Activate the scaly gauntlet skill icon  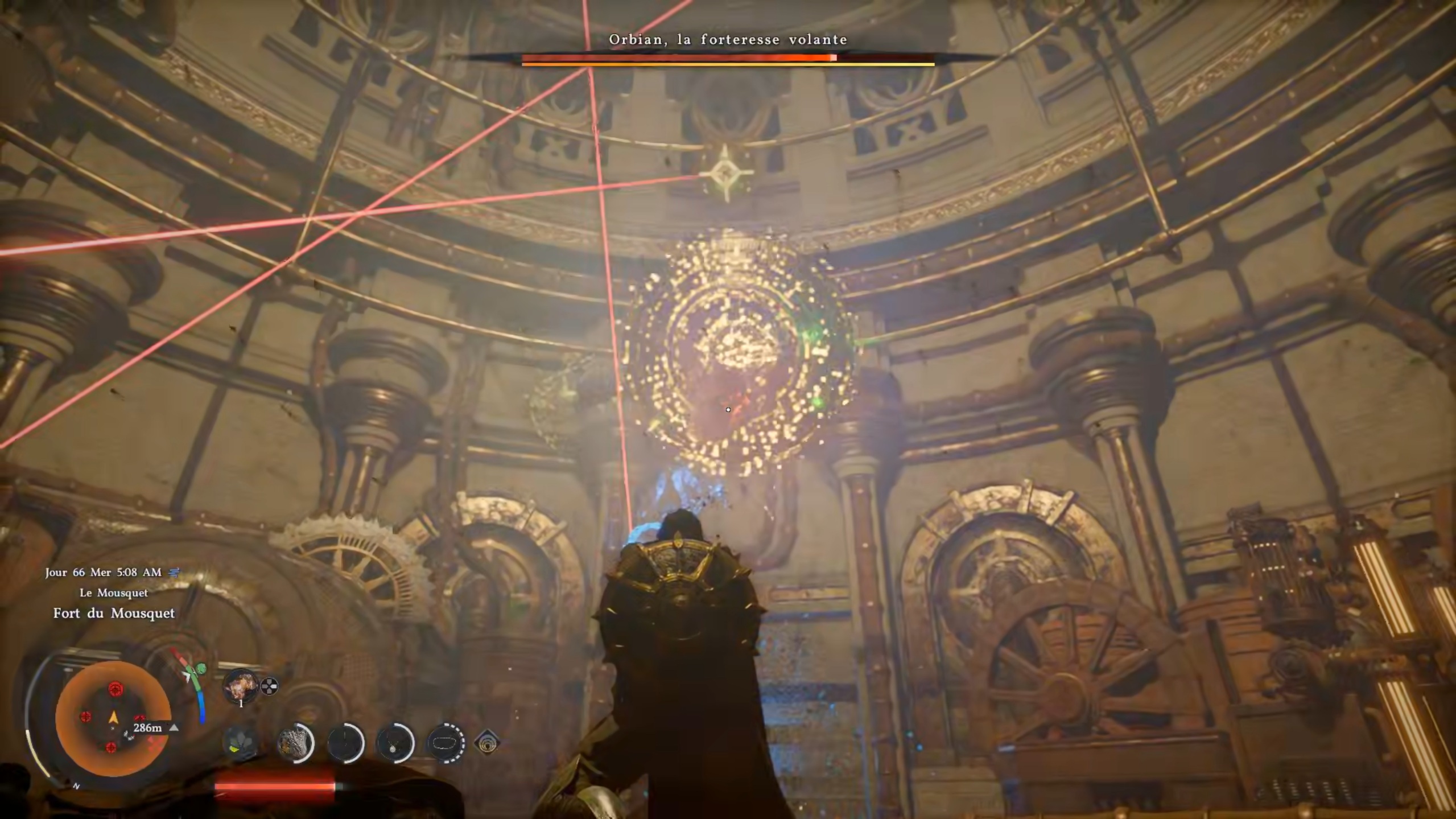[295, 743]
